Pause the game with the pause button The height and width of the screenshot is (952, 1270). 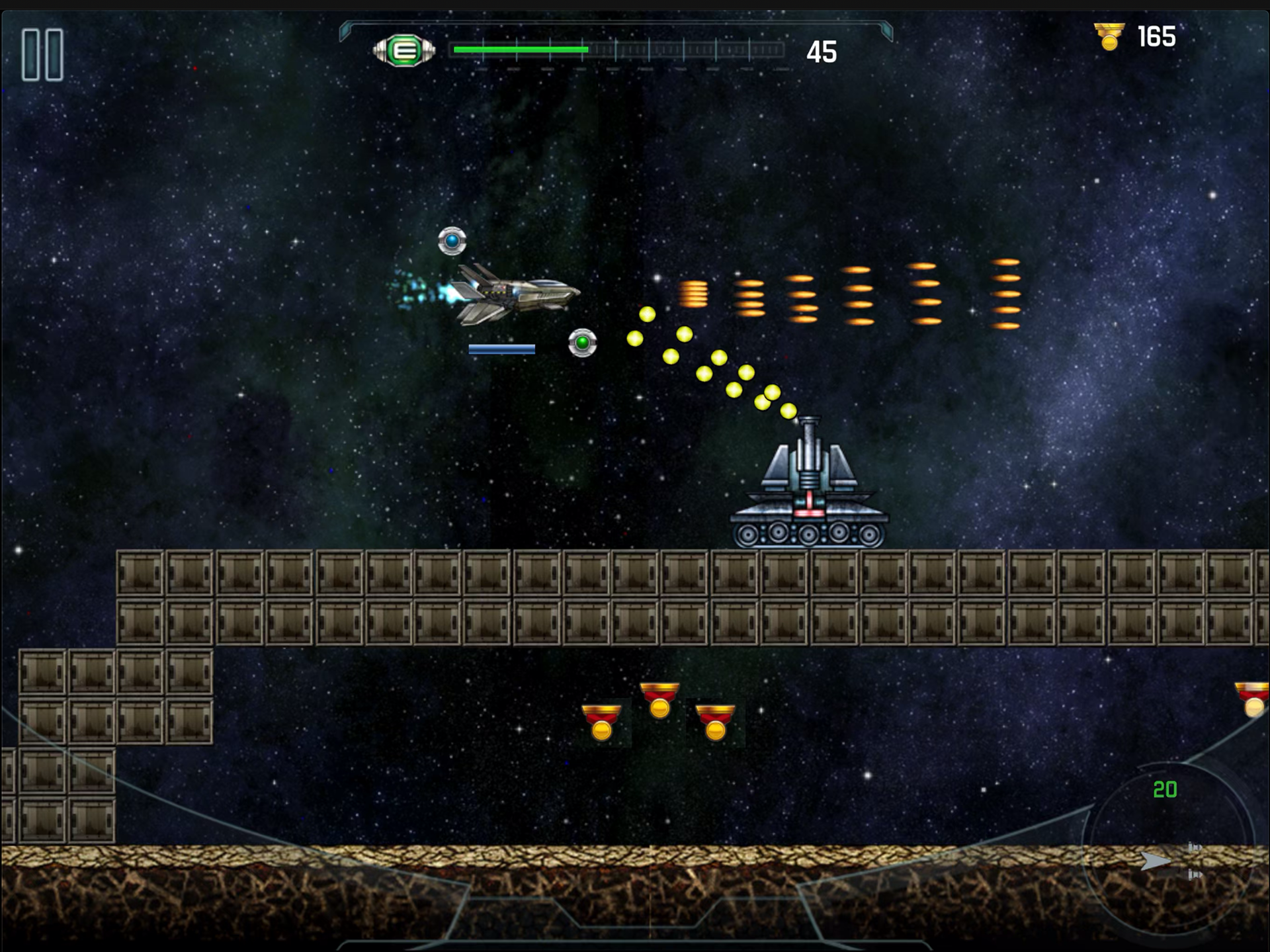point(42,55)
